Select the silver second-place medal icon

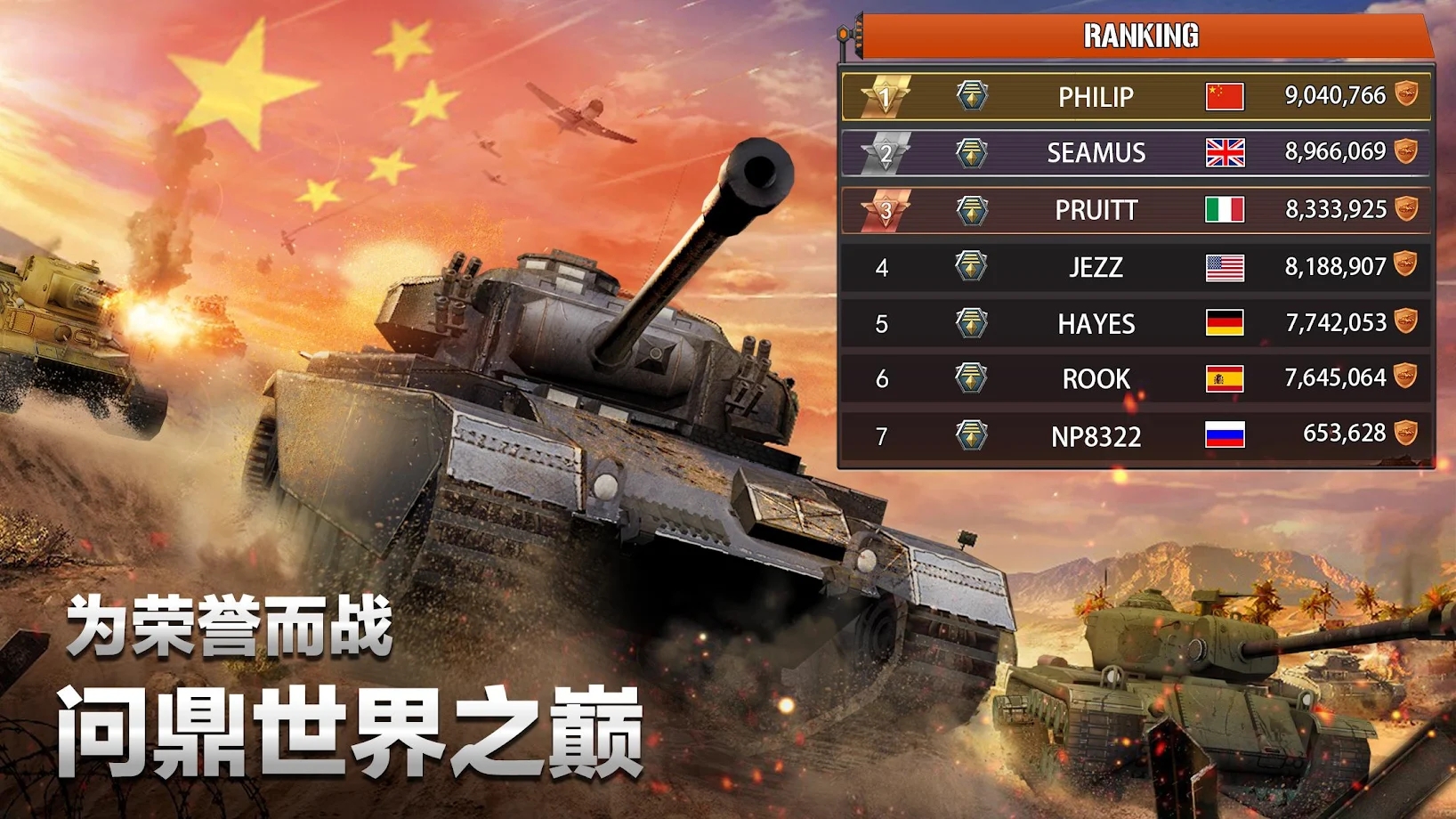(x=886, y=153)
